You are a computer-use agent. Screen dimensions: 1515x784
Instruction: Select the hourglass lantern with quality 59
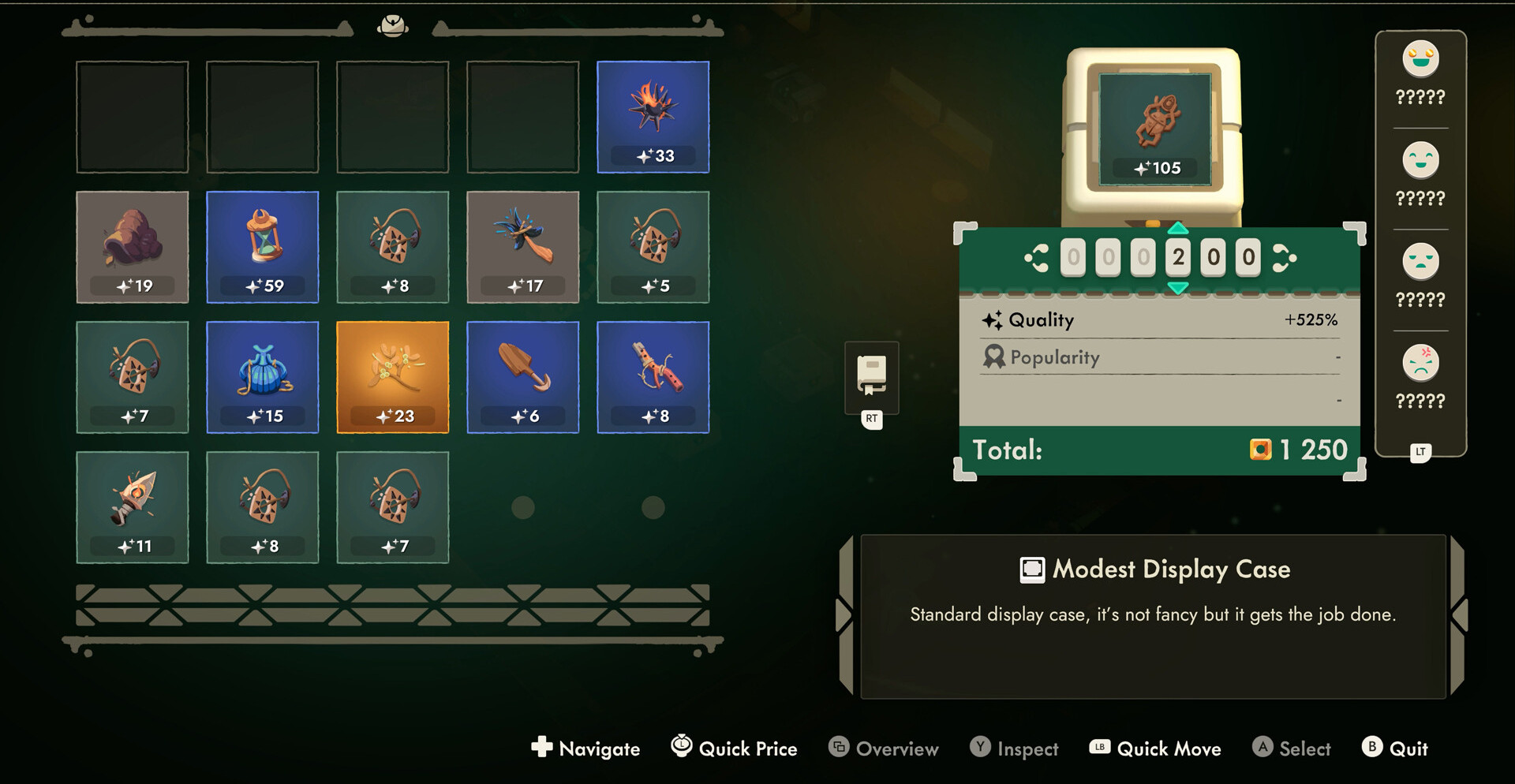pyautogui.click(x=262, y=247)
